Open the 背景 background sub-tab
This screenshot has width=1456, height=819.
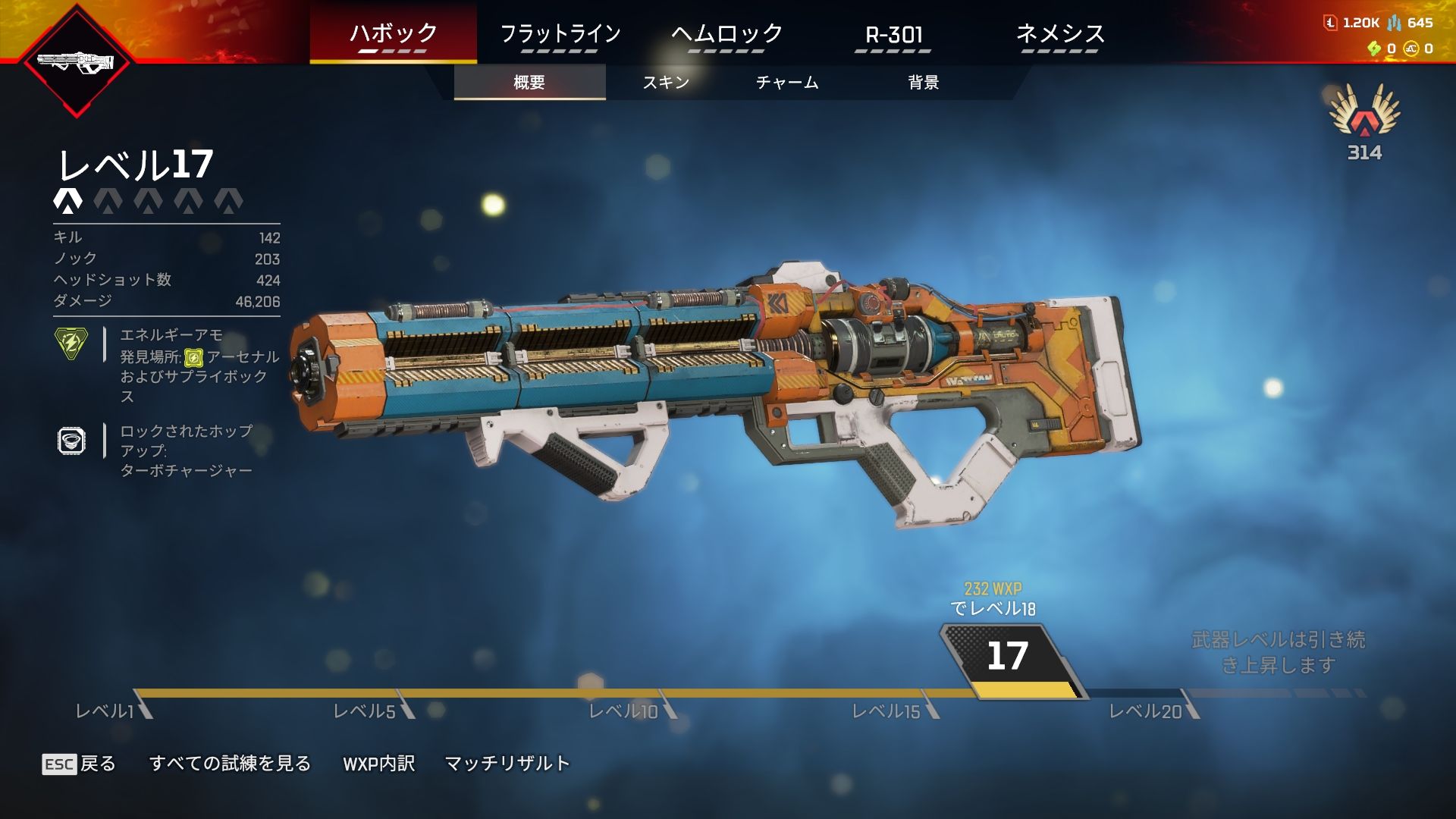pyautogui.click(x=924, y=82)
